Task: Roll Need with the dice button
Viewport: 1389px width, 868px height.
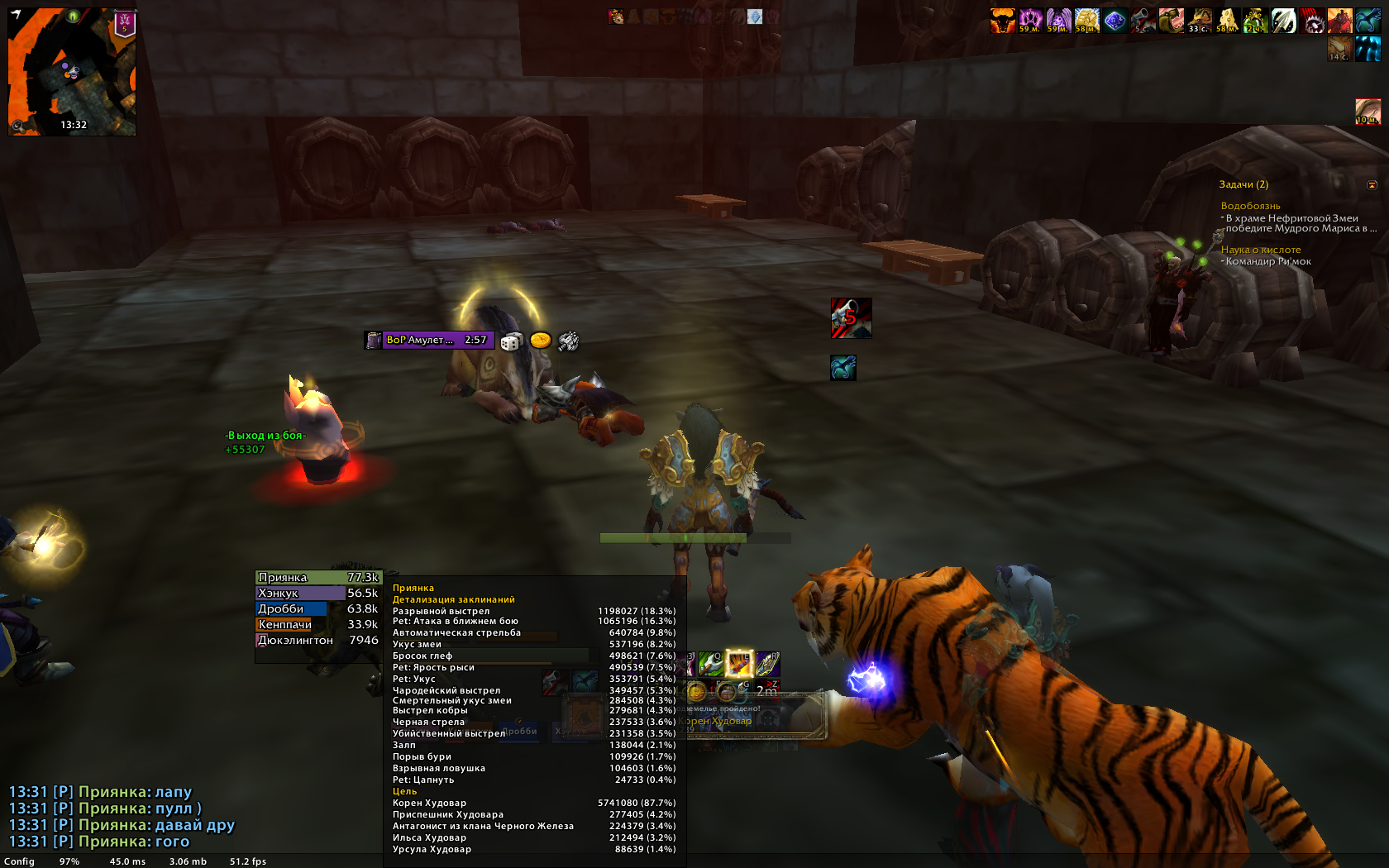Action: (511, 341)
